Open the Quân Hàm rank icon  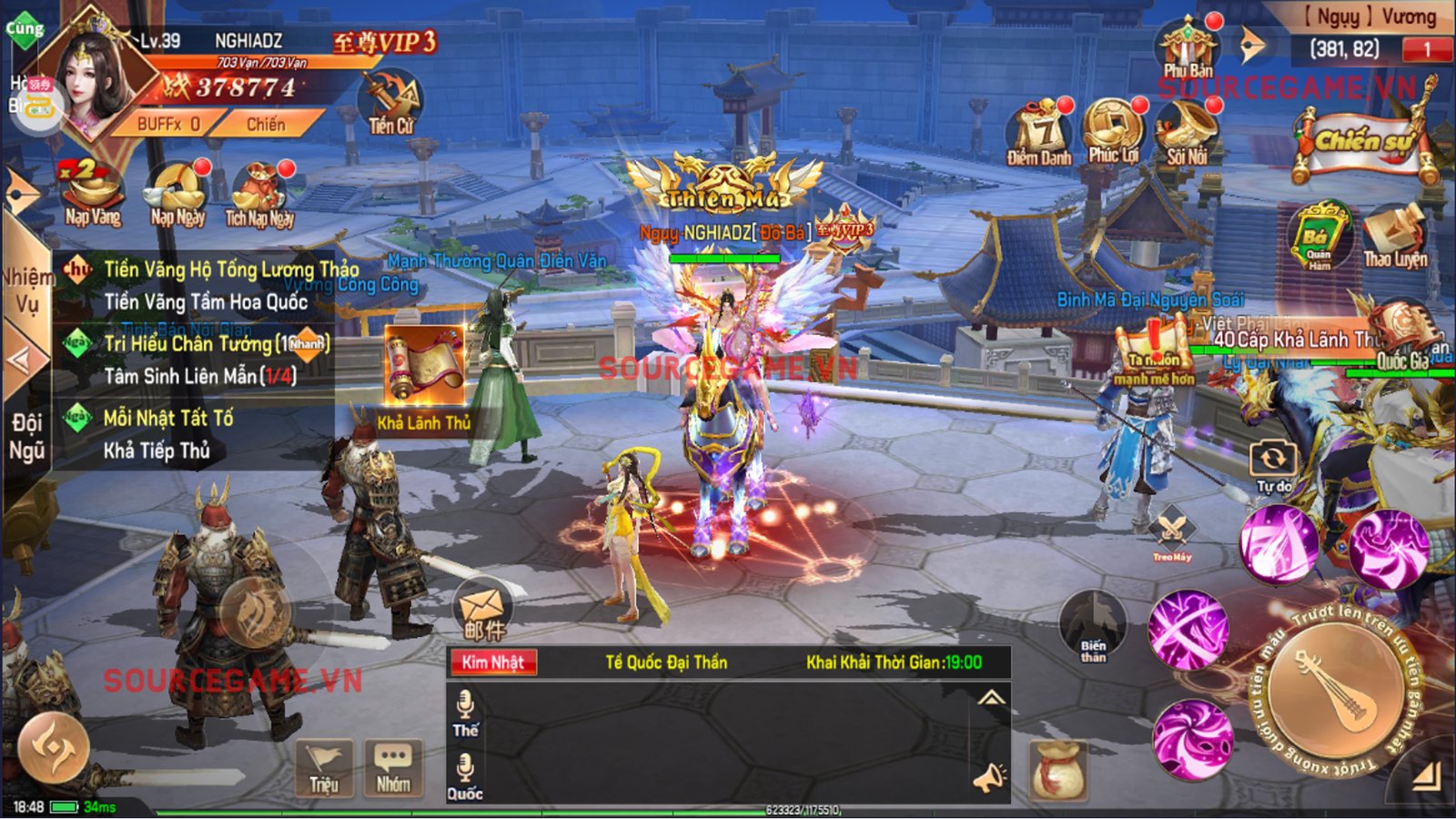(x=1319, y=237)
